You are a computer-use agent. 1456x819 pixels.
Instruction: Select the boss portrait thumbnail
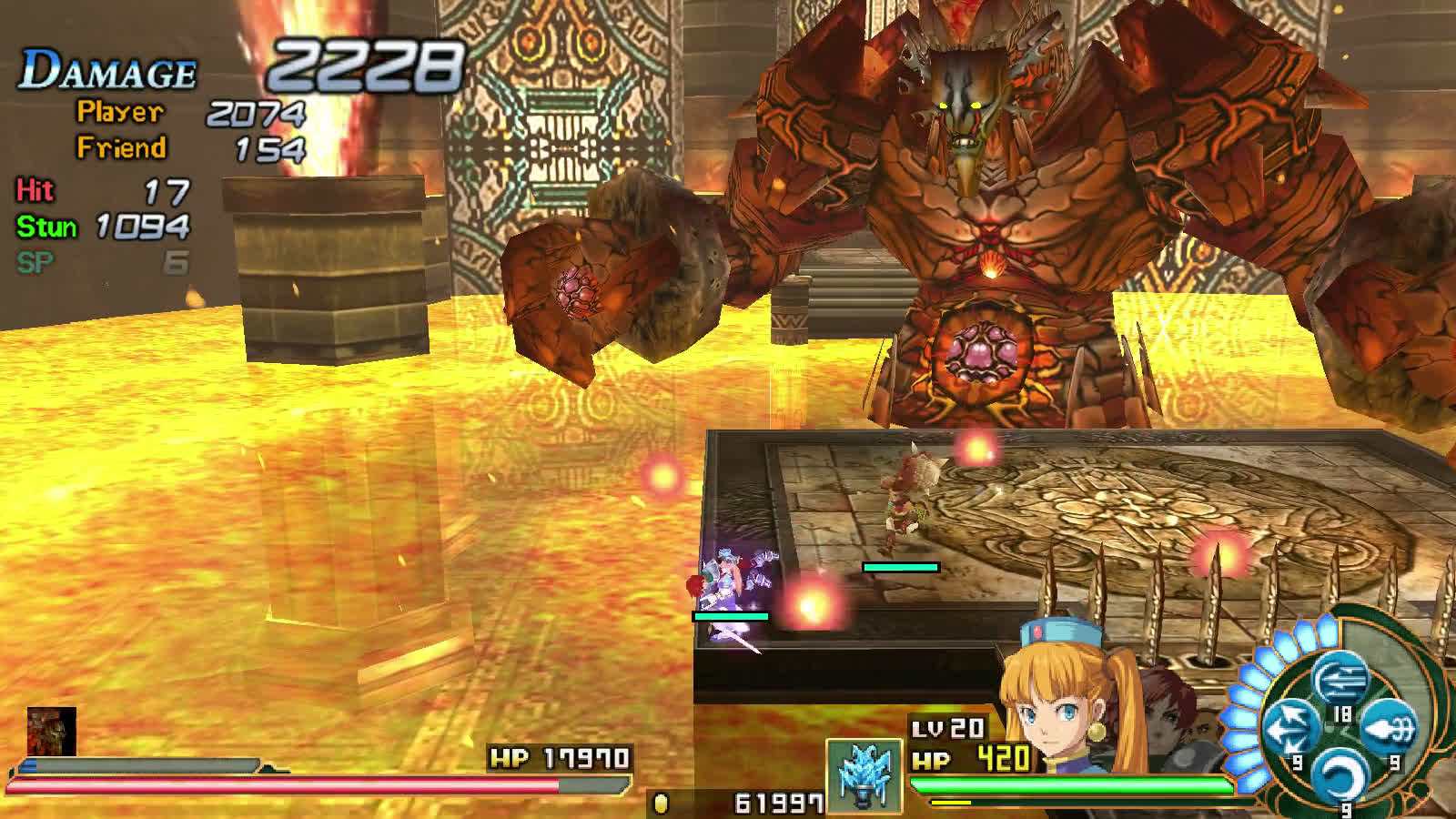coord(51,731)
